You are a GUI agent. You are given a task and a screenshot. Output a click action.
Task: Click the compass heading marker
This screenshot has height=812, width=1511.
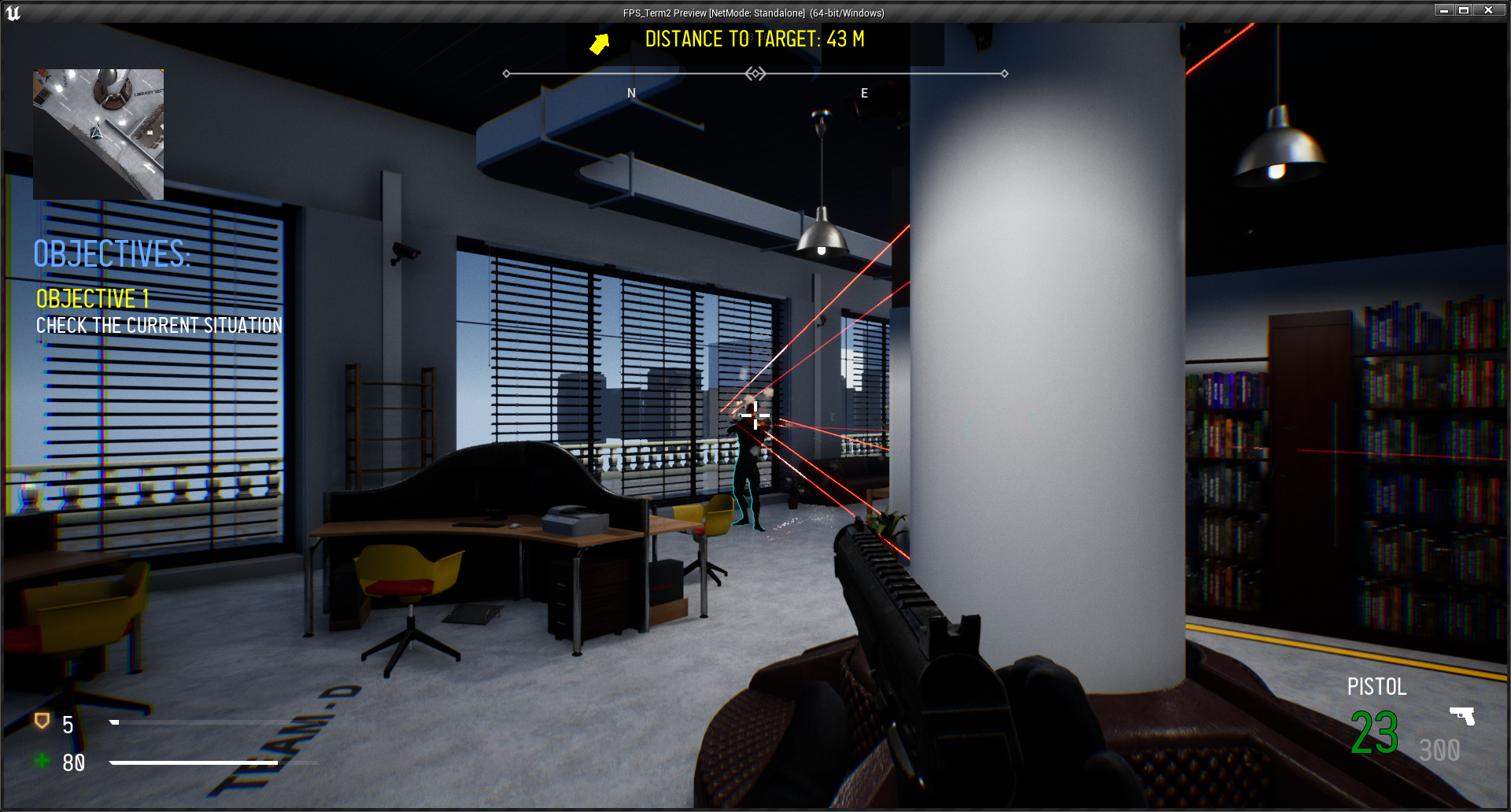coord(755,74)
